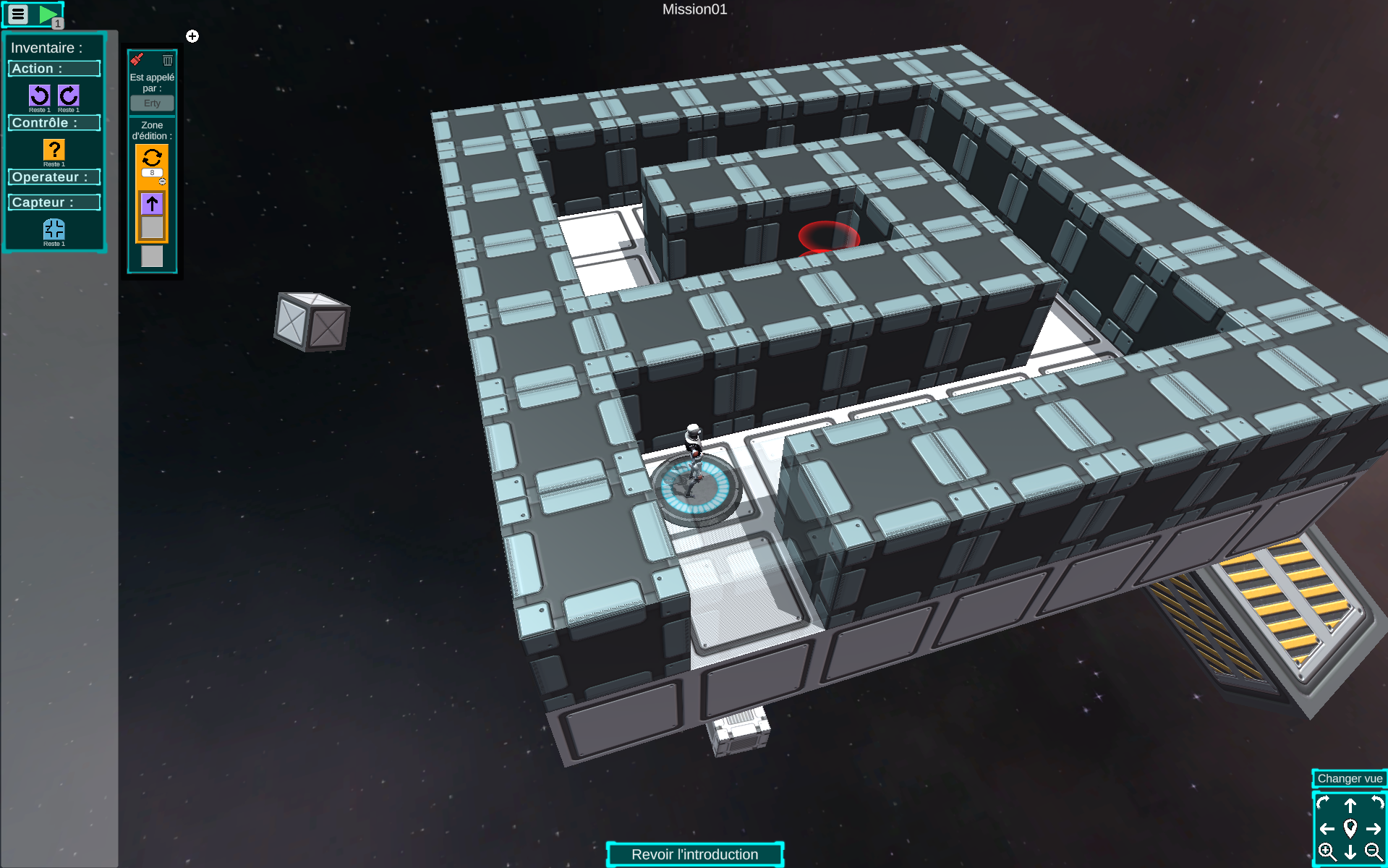1388x868 pixels.
Task: Move the camera up with the up arrow
Action: point(1350,805)
